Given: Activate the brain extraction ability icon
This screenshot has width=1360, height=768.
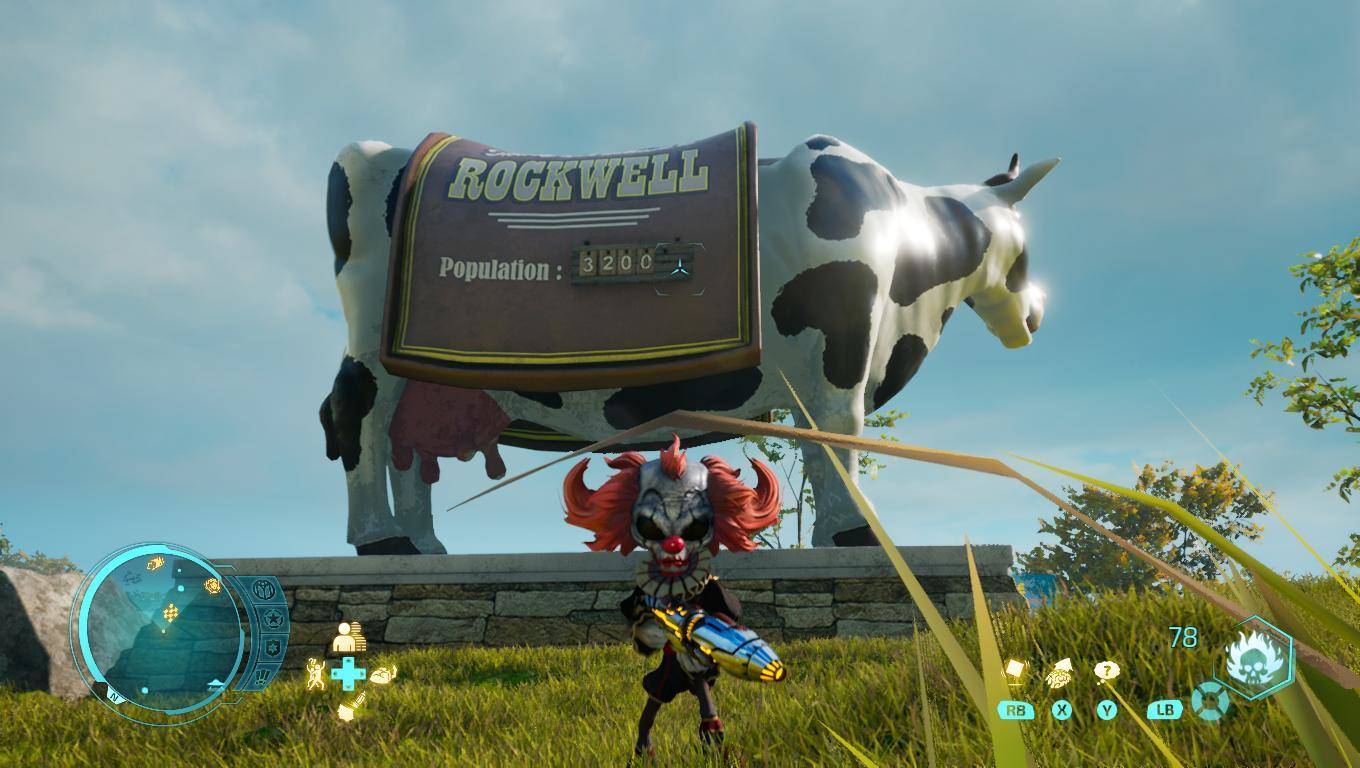Looking at the screenshot, I should click(1059, 676).
